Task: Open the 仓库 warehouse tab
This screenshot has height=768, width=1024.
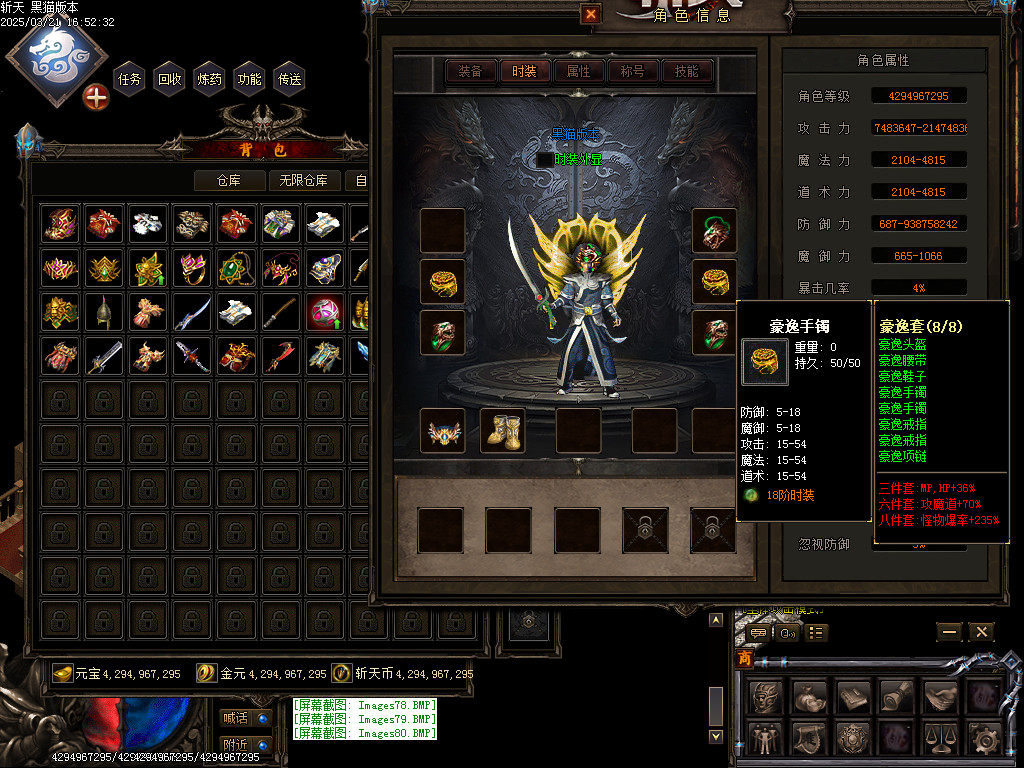Action: [230, 180]
